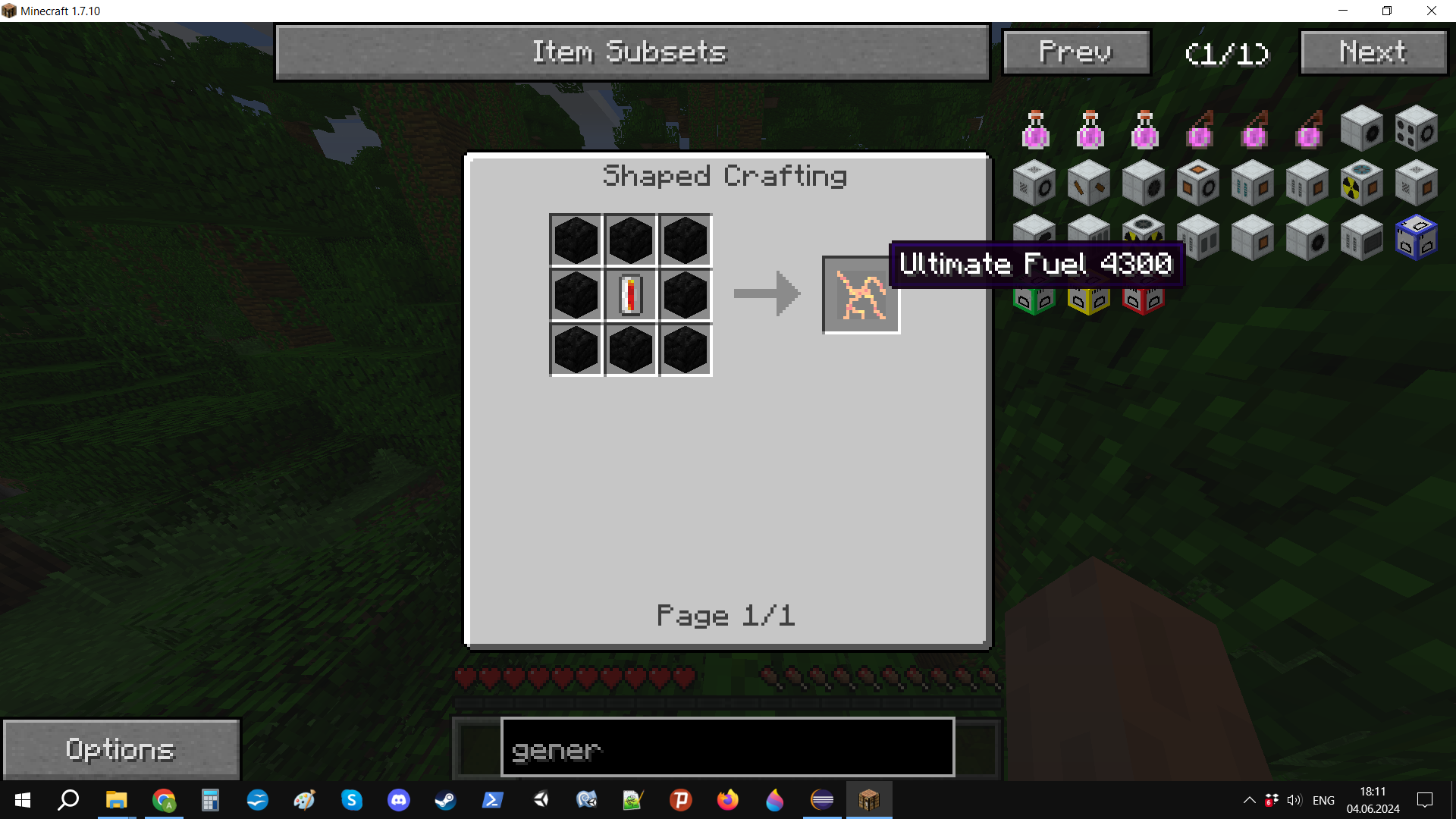Choose the fuel canister in the center crafting slot

point(630,295)
